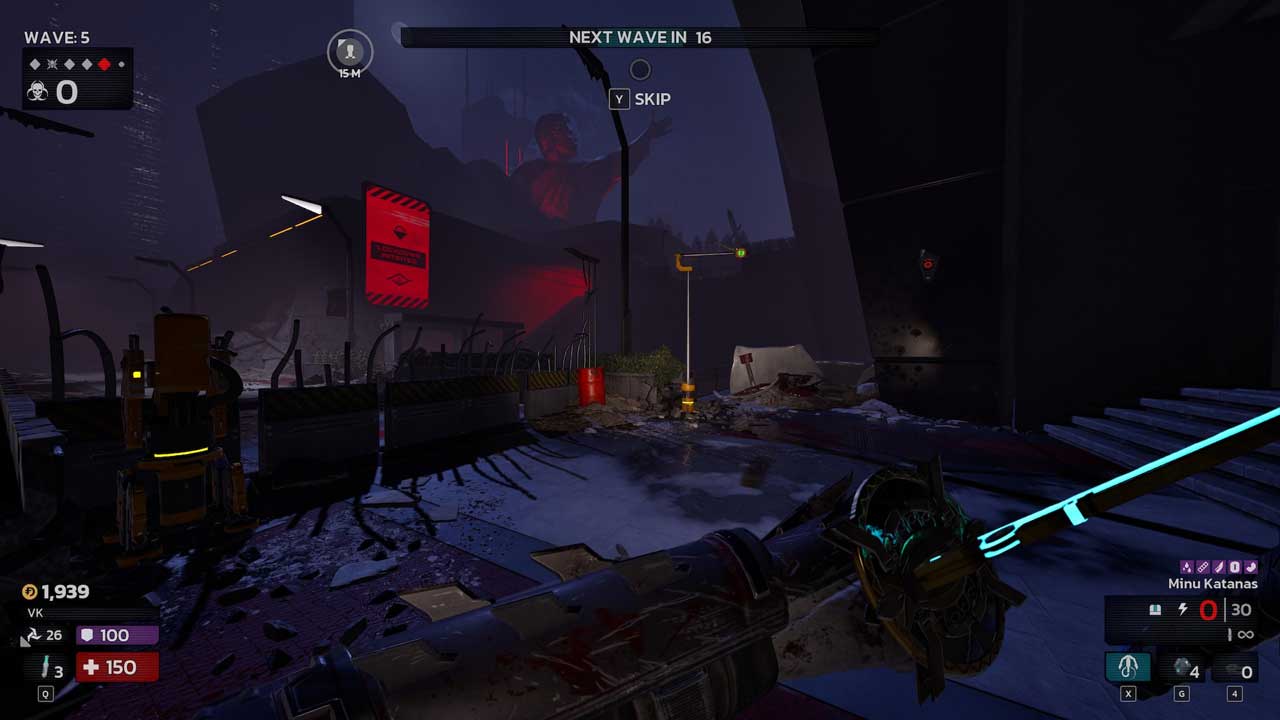
Task: Select the purple droplets weapon mod icon
Action: click(1187, 567)
